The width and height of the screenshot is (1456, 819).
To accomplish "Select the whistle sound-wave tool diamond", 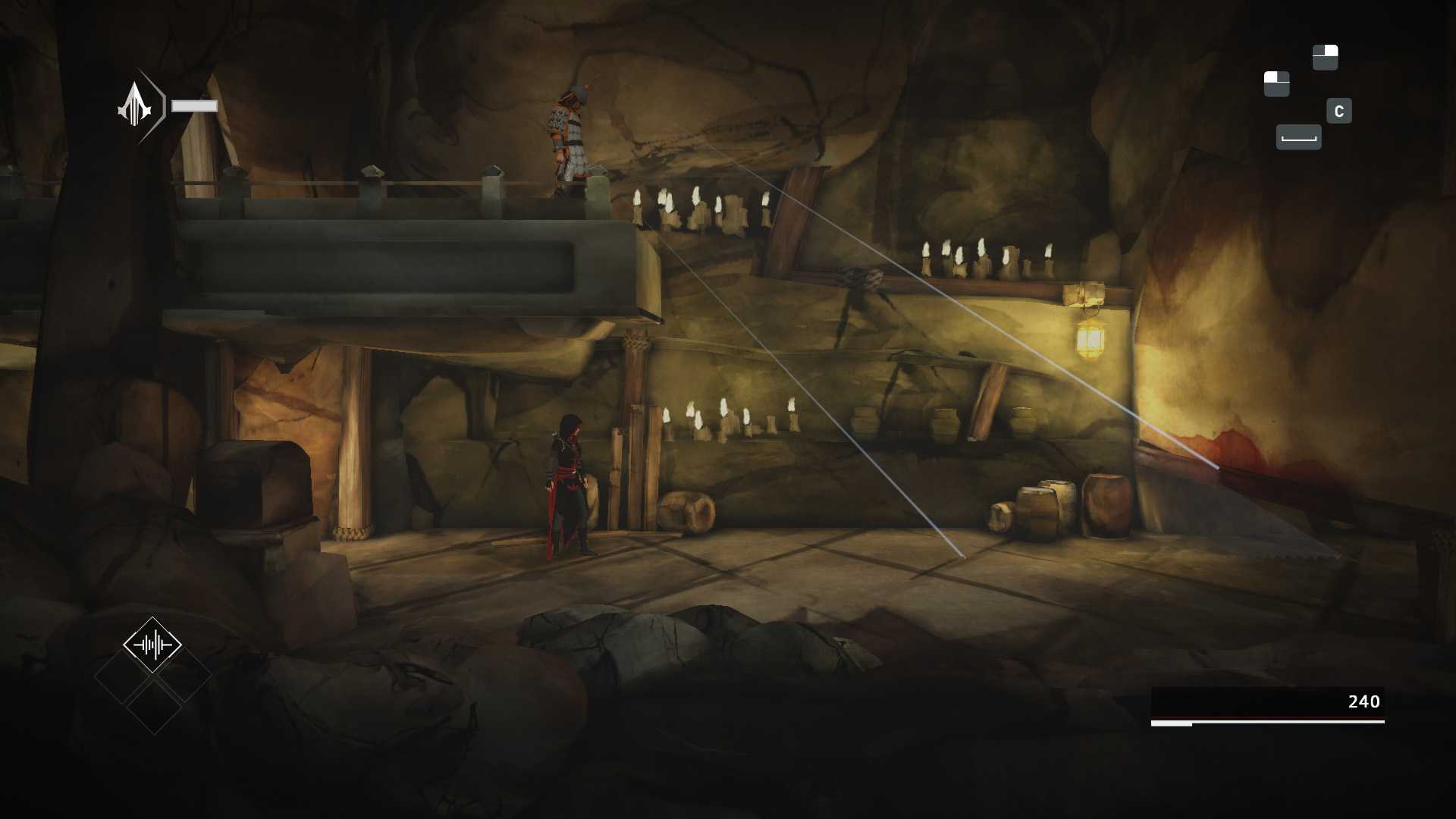I will point(152,645).
